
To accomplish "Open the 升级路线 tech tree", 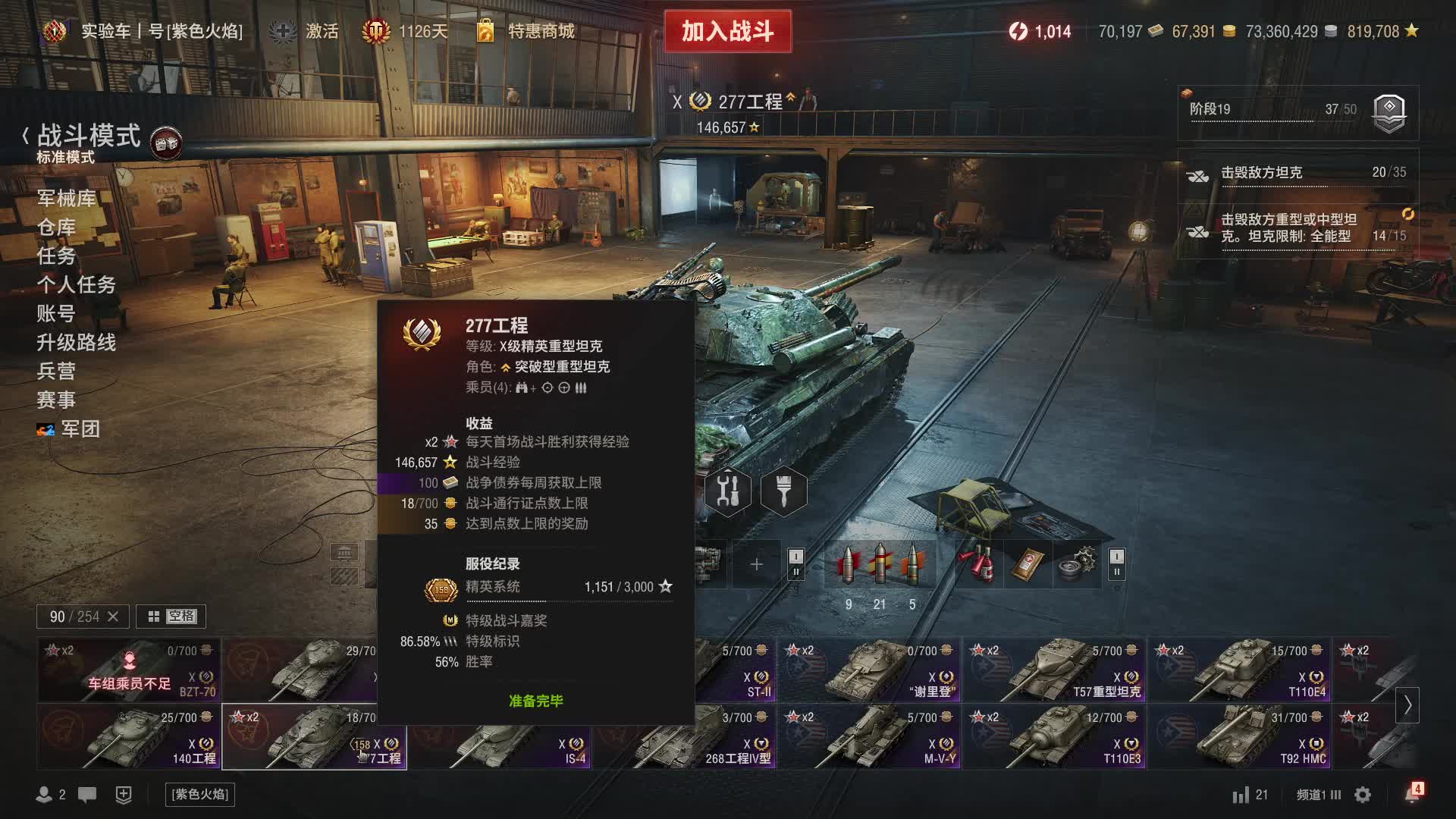I will click(x=76, y=343).
